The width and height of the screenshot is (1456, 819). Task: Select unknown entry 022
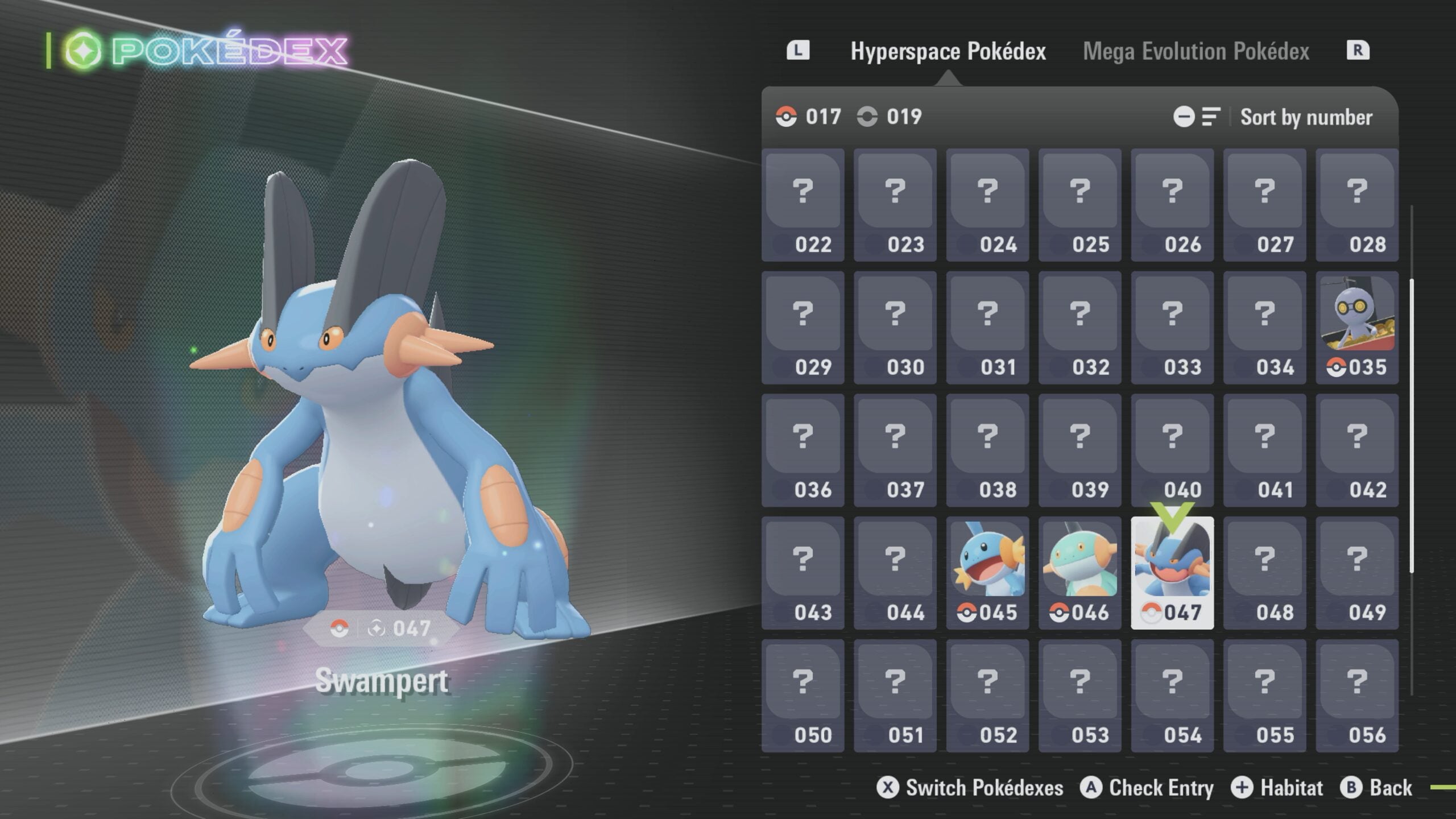[x=803, y=205]
